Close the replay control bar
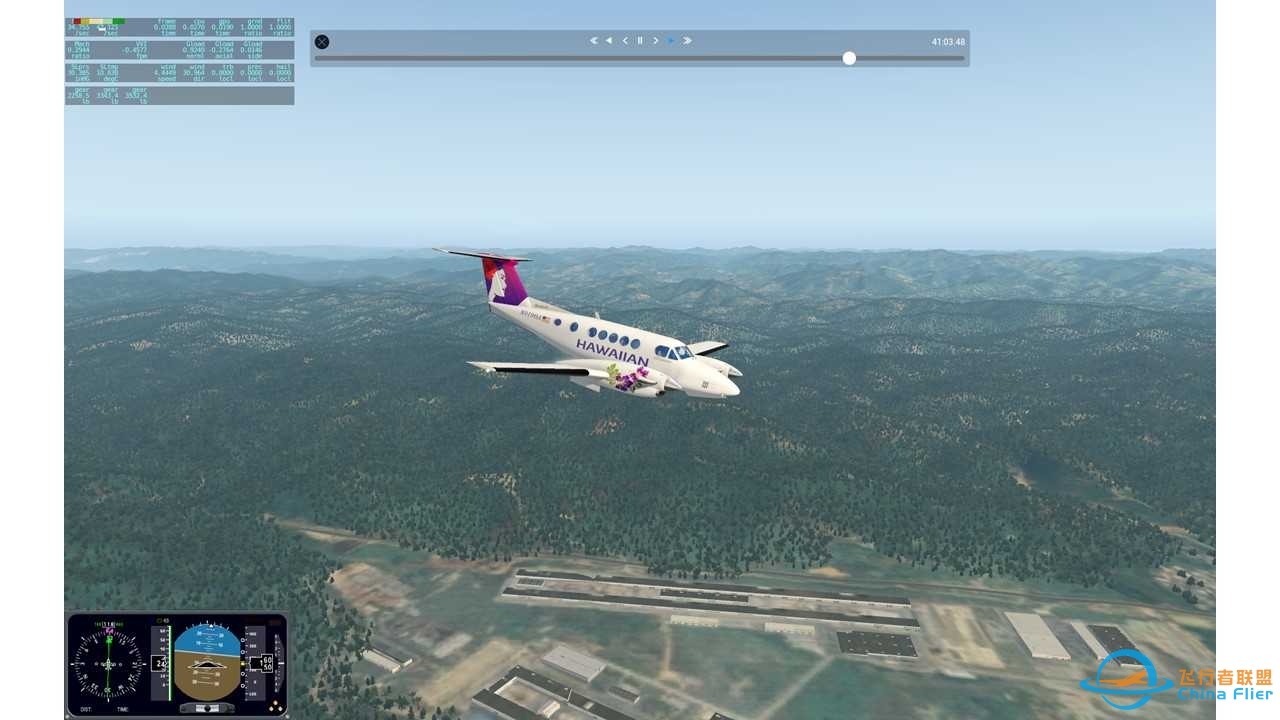The image size is (1280, 720). pos(322,42)
